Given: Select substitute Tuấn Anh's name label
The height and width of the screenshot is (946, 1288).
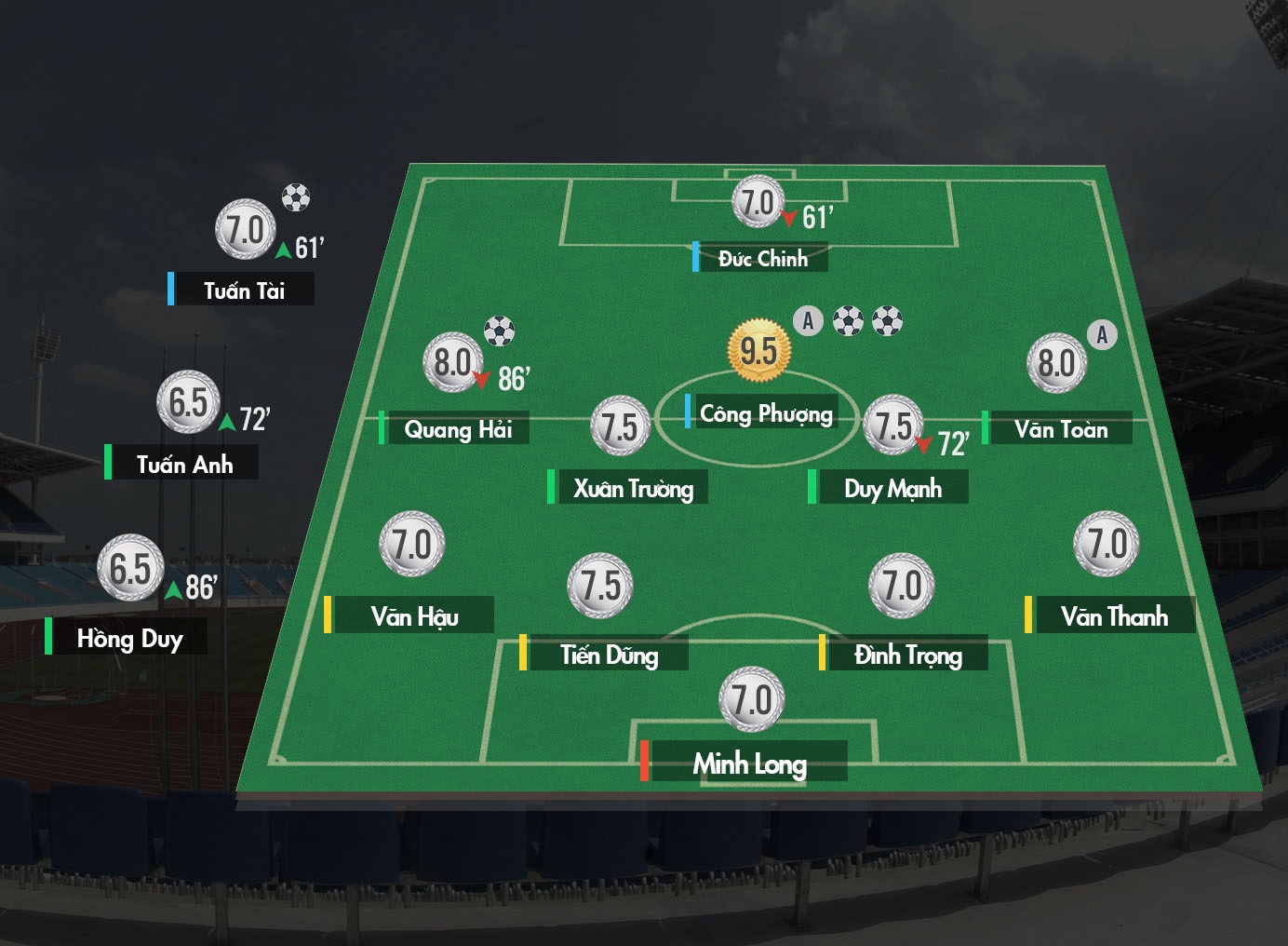Looking at the screenshot, I should pyautogui.click(x=184, y=464).
